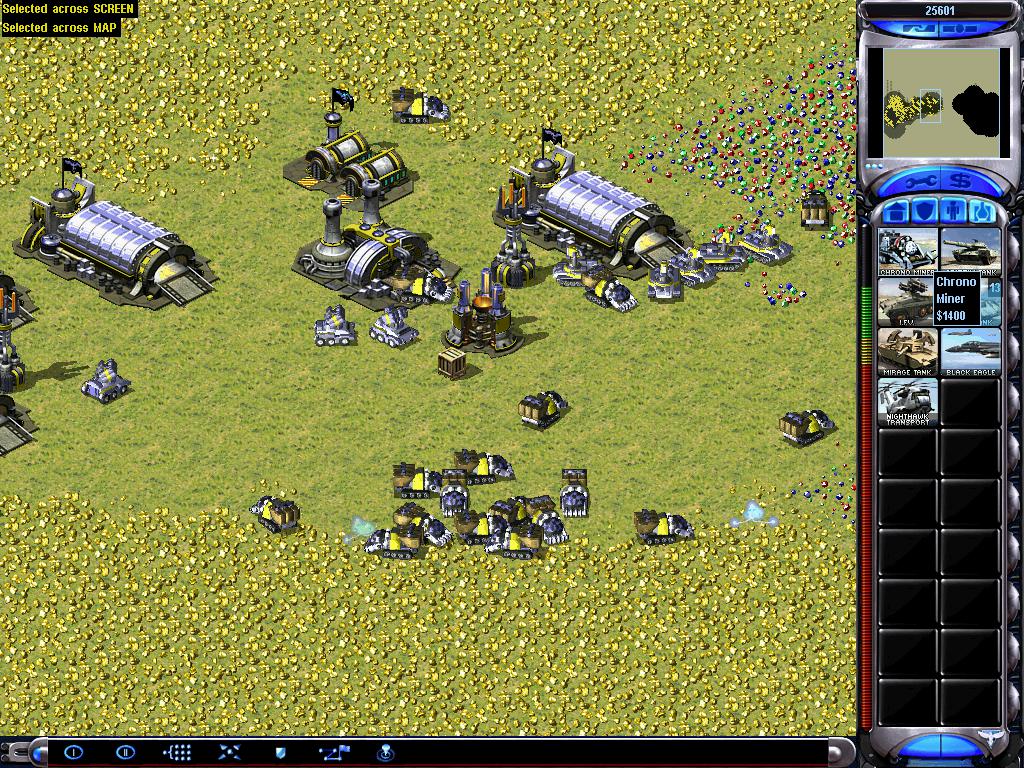Queue a Grizzly Tank from the sidebar

[x=970, y=251]
